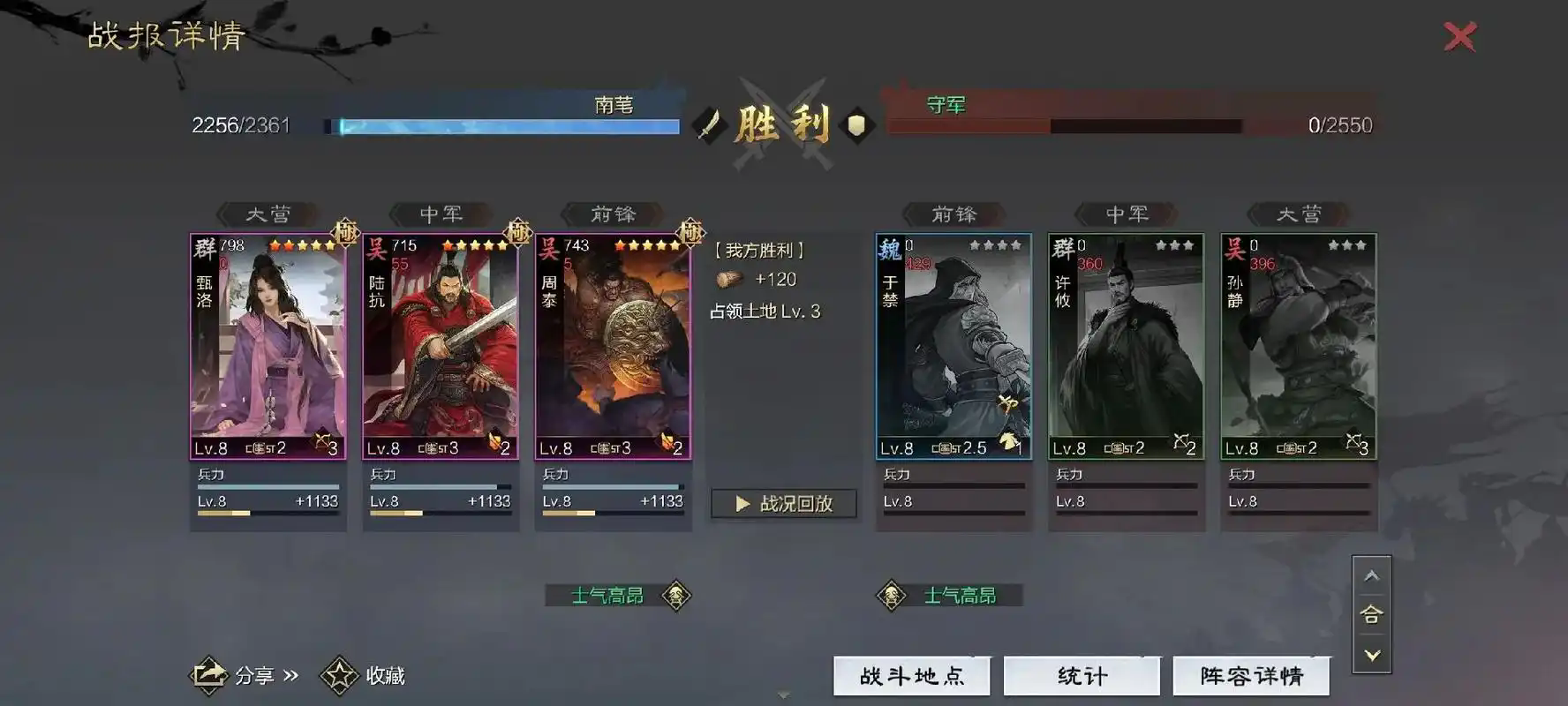
Task: Open 战斗地点 to view battle location
Action: [911, 674]
